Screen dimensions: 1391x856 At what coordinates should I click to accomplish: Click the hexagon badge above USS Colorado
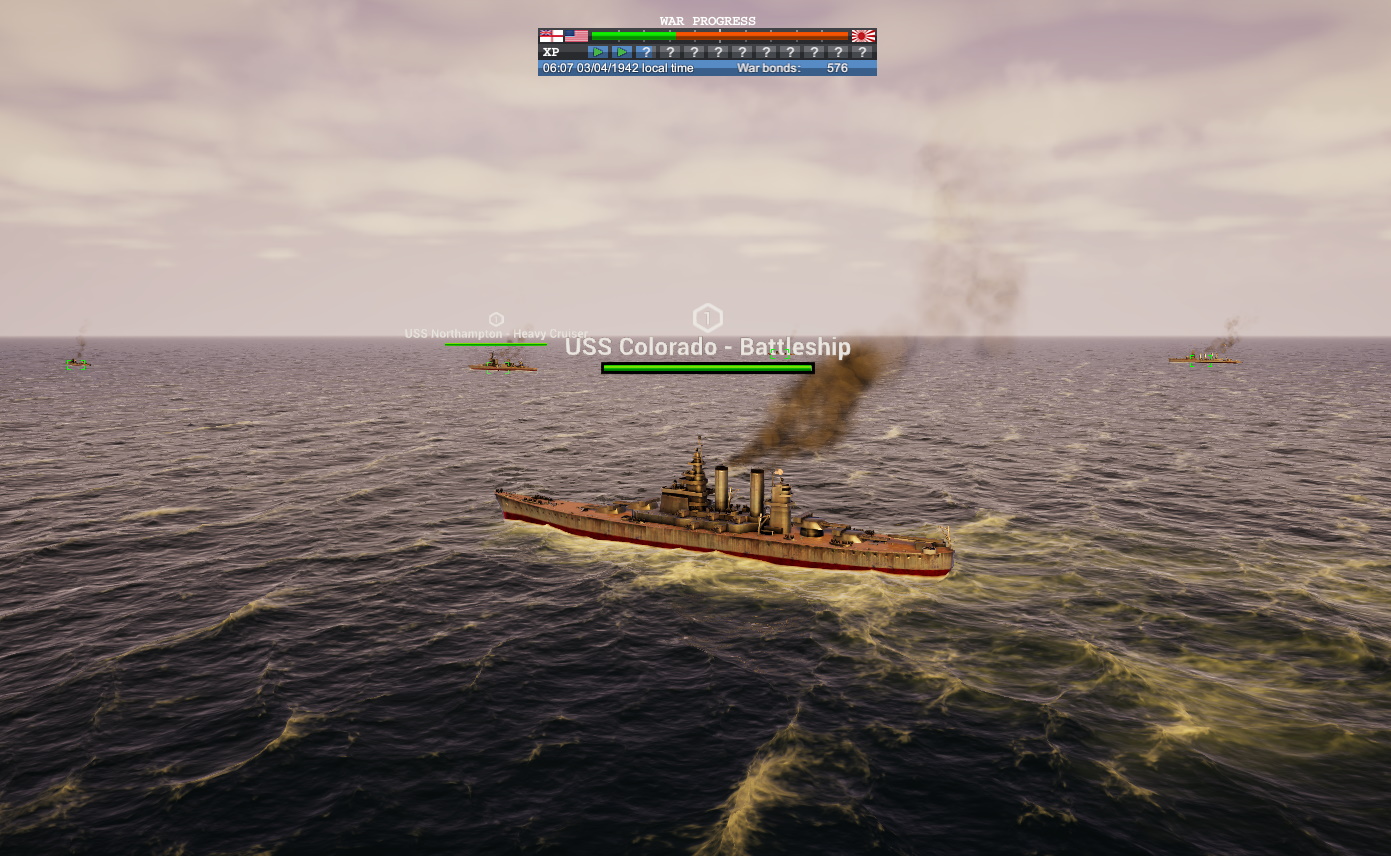[x=707, y=319]
